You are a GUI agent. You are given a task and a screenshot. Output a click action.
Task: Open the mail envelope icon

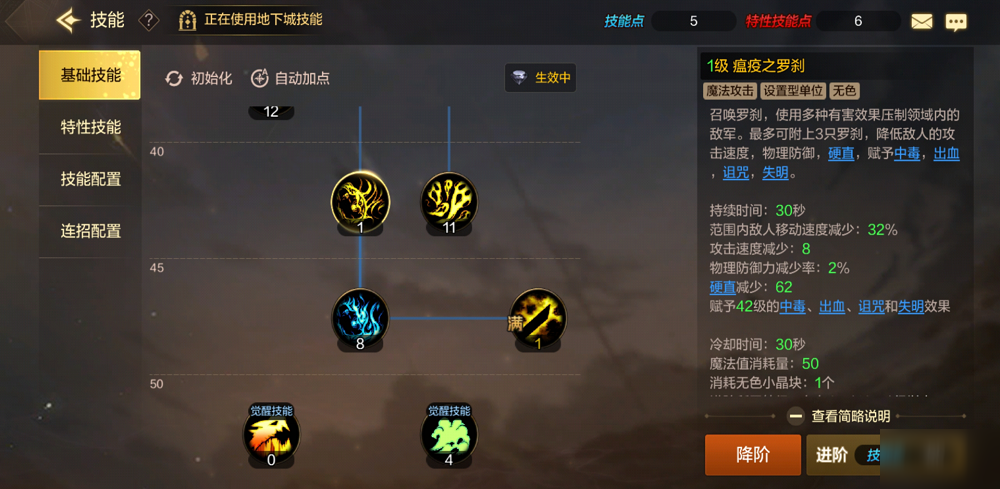point(921,21)
